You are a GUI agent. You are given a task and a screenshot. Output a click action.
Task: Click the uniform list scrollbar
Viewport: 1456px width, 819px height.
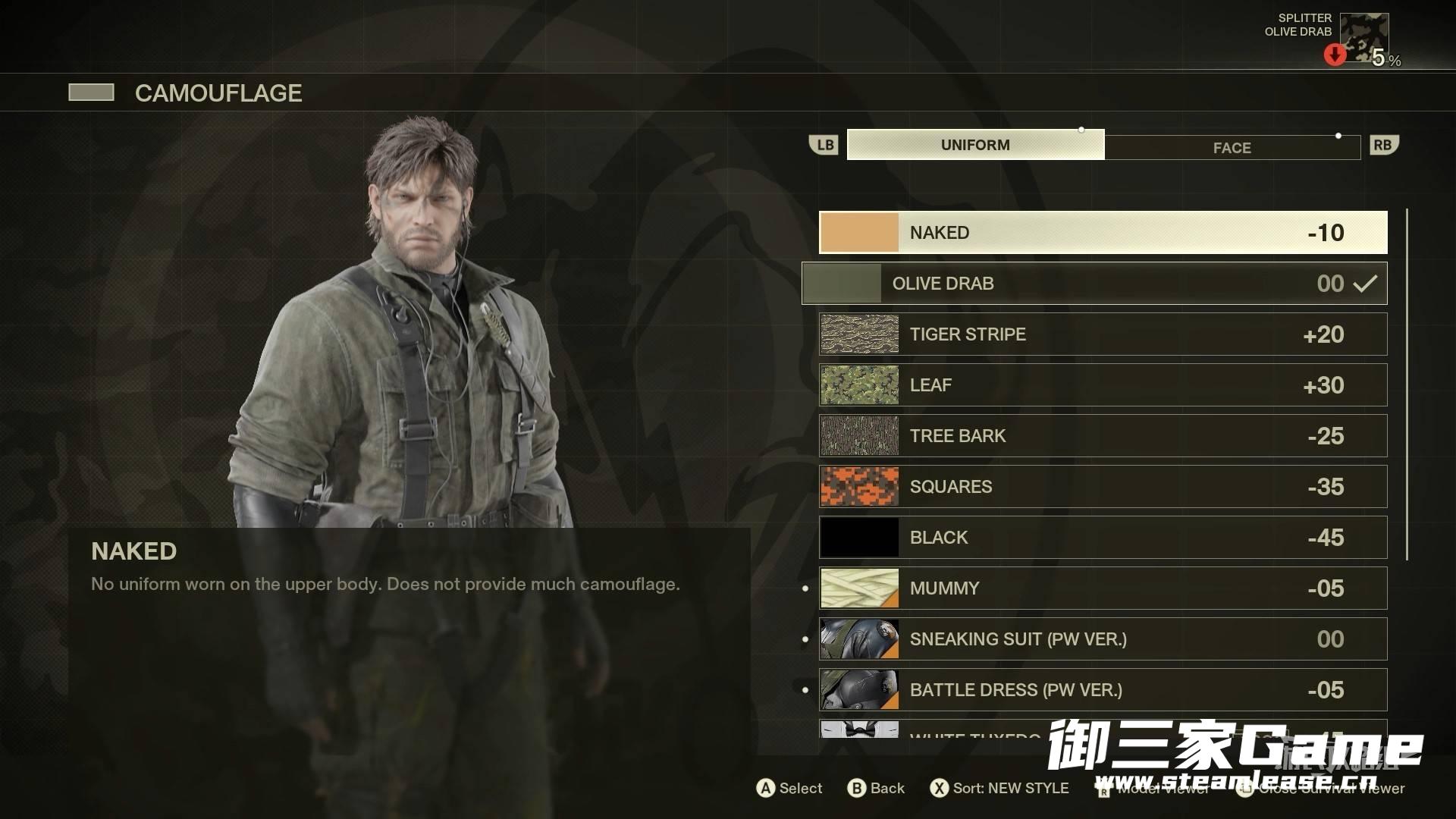click(1407, 384)
